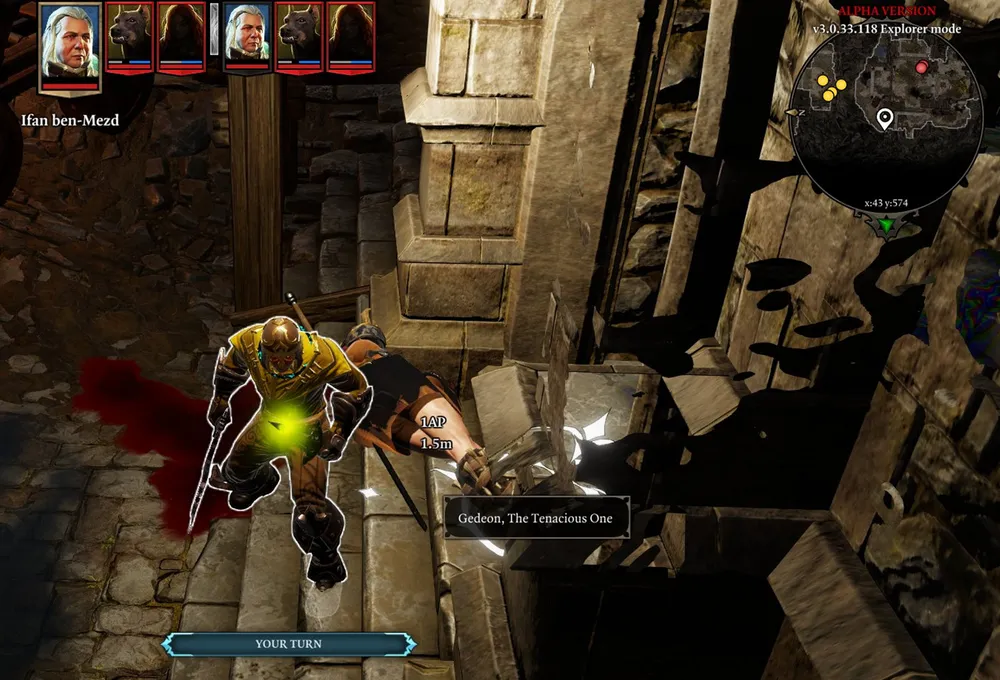Click the smaller Ifan portrait after the round divider
Viewport: 1000px width, 680px height.
click(247, 36)
